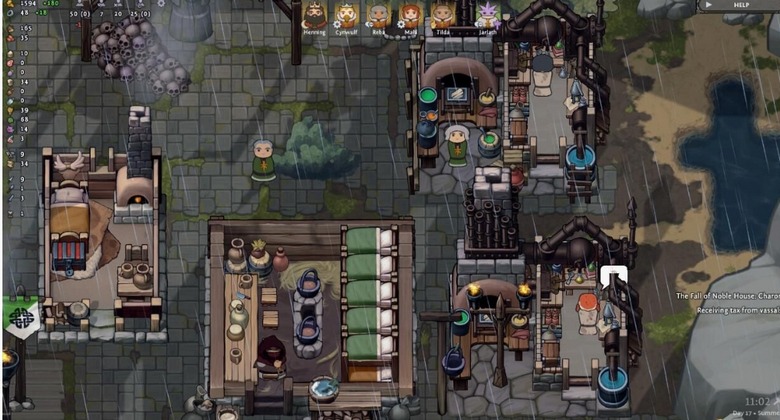The width and height of the screenshot is (780, 420).
Task: Choose the Reba portrait
Action: pos(378,15)
